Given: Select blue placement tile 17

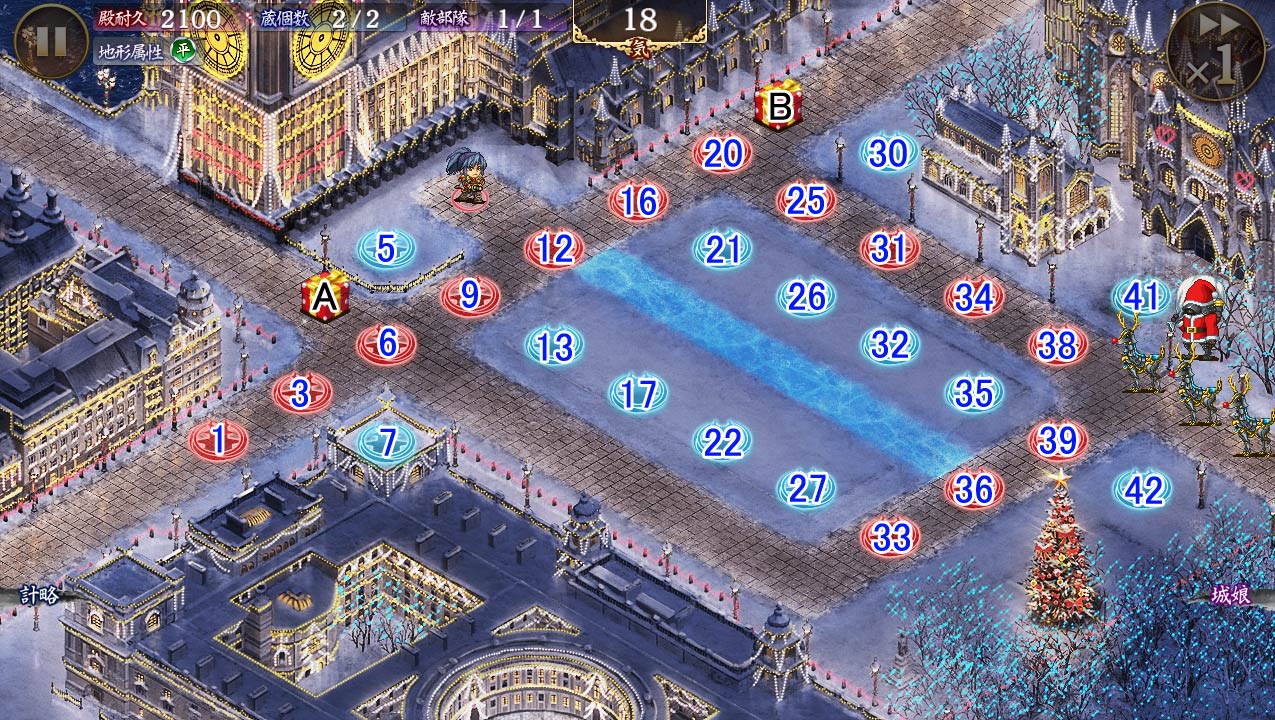Looking at the screenshot, I should [x=638, y=394].
